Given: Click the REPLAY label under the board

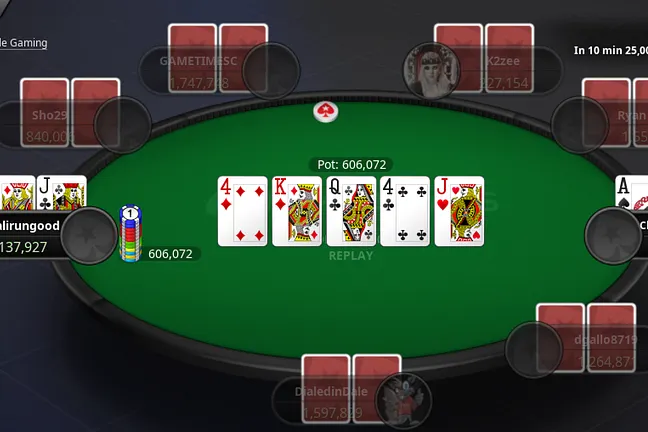Looking at the screenshot, I should tap(351, 256).
